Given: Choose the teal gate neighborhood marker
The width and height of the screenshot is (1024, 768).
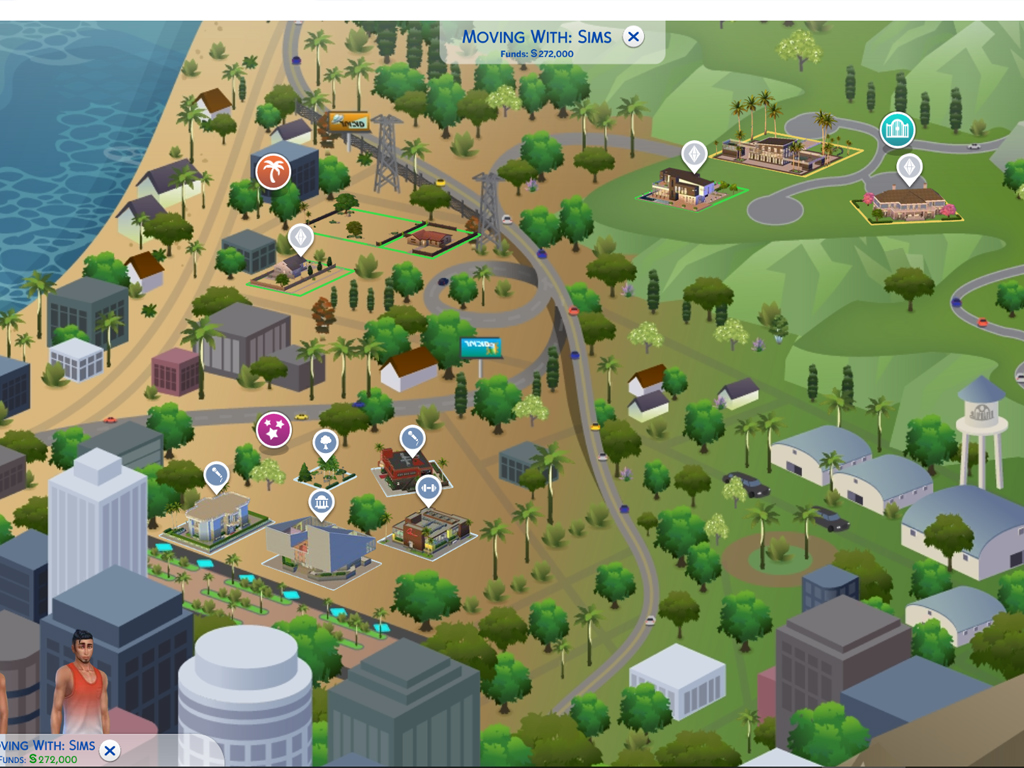Looking at the screenshot, I should 897,129.
